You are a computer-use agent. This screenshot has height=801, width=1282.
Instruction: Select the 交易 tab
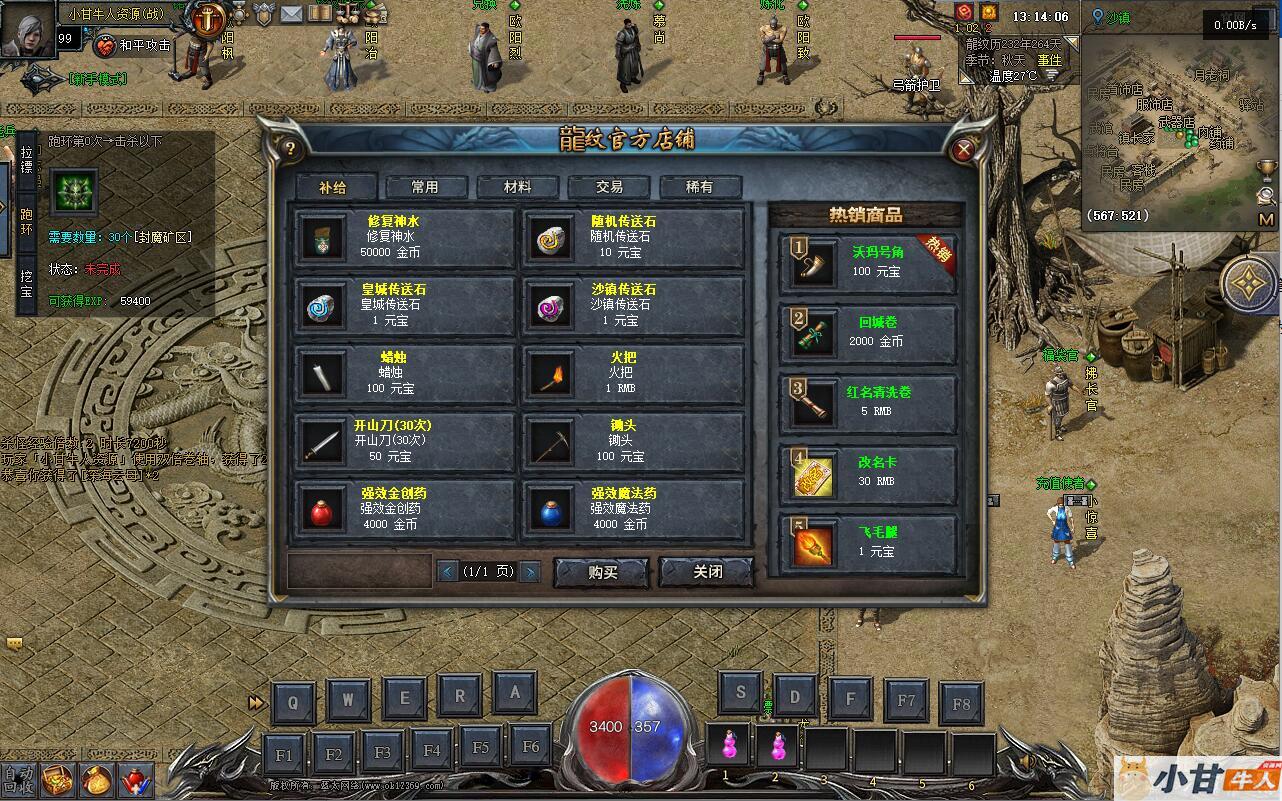(x=609, y=187)
